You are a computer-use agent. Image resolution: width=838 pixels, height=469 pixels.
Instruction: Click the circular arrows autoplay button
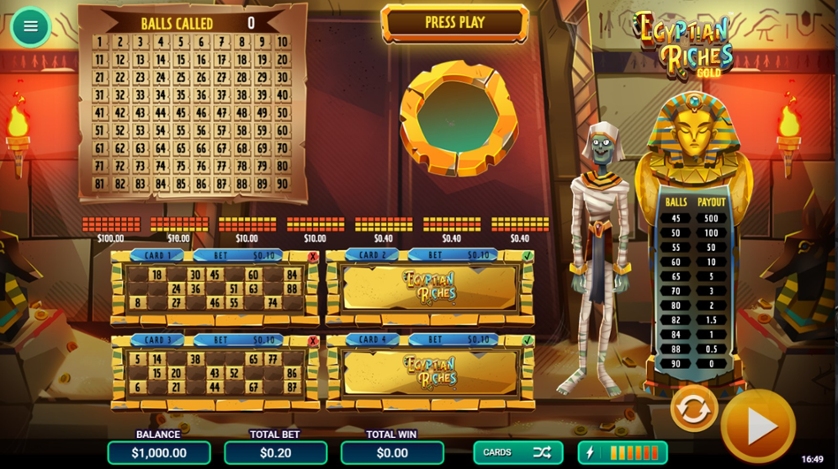pos(693,407)
